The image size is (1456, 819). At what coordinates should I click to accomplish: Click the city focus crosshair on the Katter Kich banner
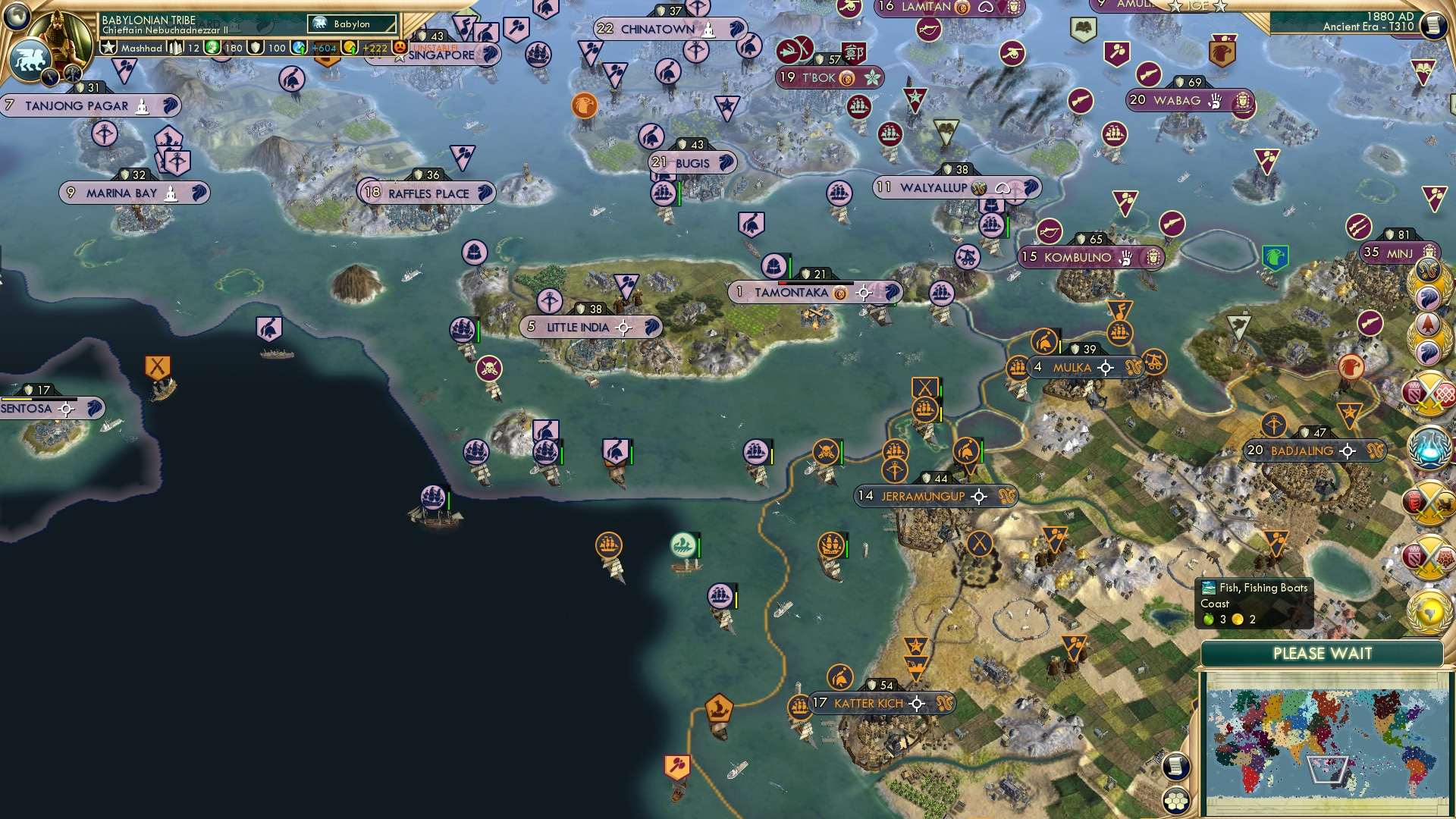[x=918, y=703]
